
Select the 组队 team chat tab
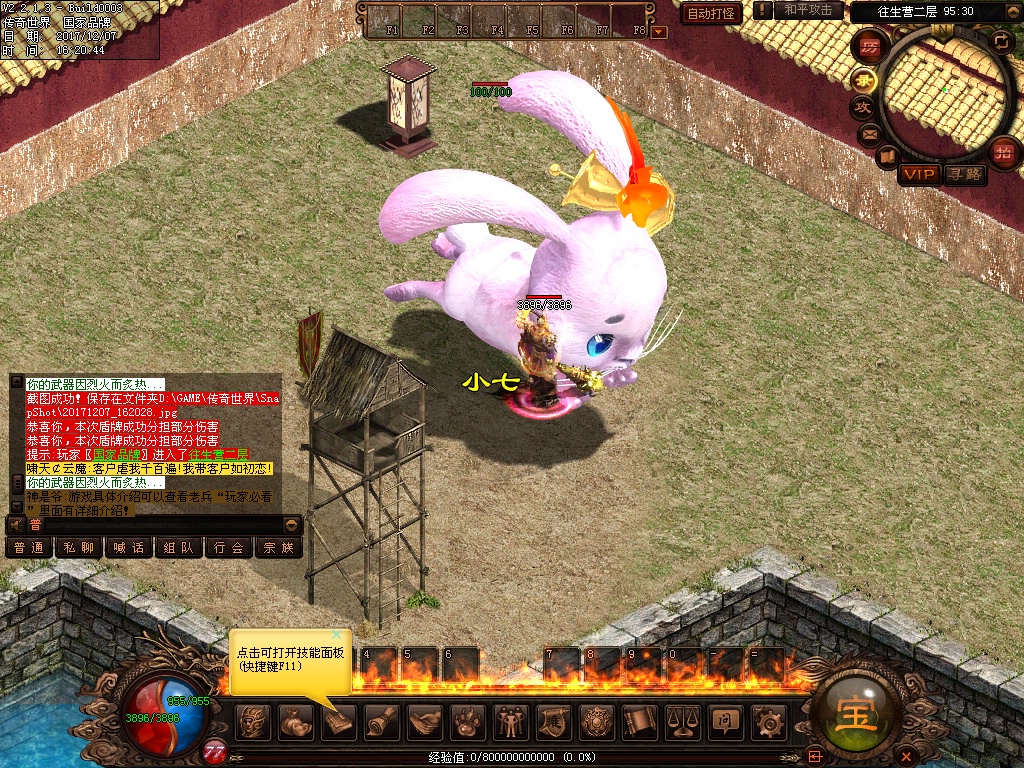pyautogui.click(x=178, y=547)
